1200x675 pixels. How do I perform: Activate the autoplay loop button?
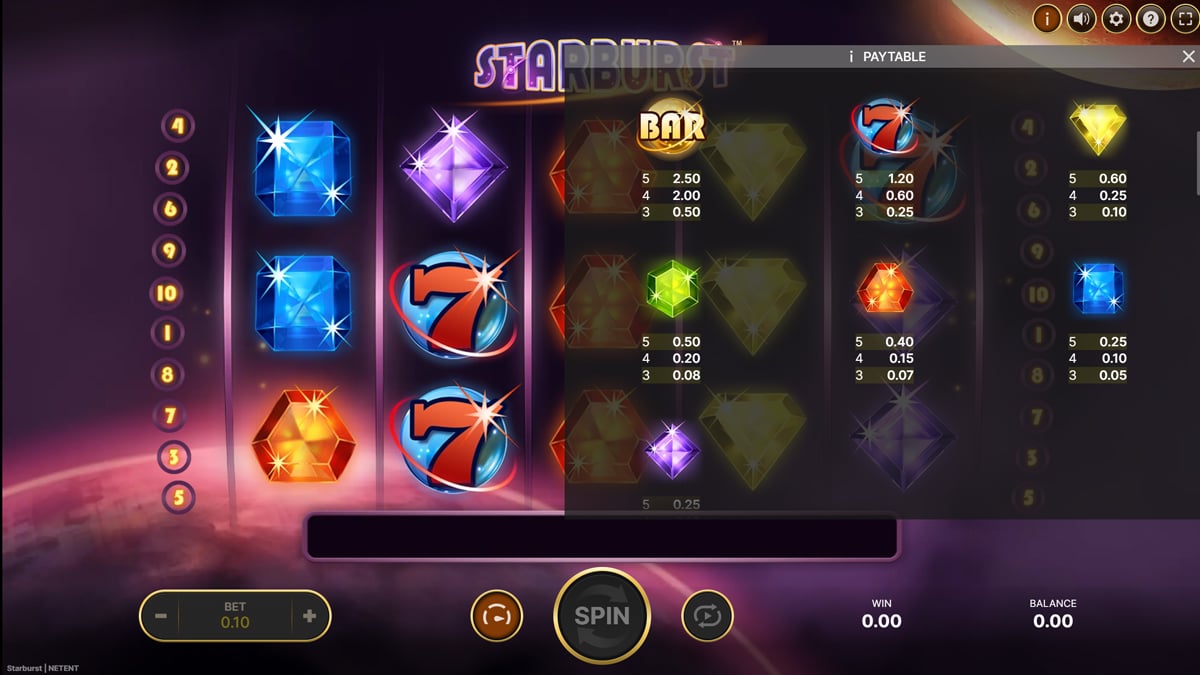point(707,616)
